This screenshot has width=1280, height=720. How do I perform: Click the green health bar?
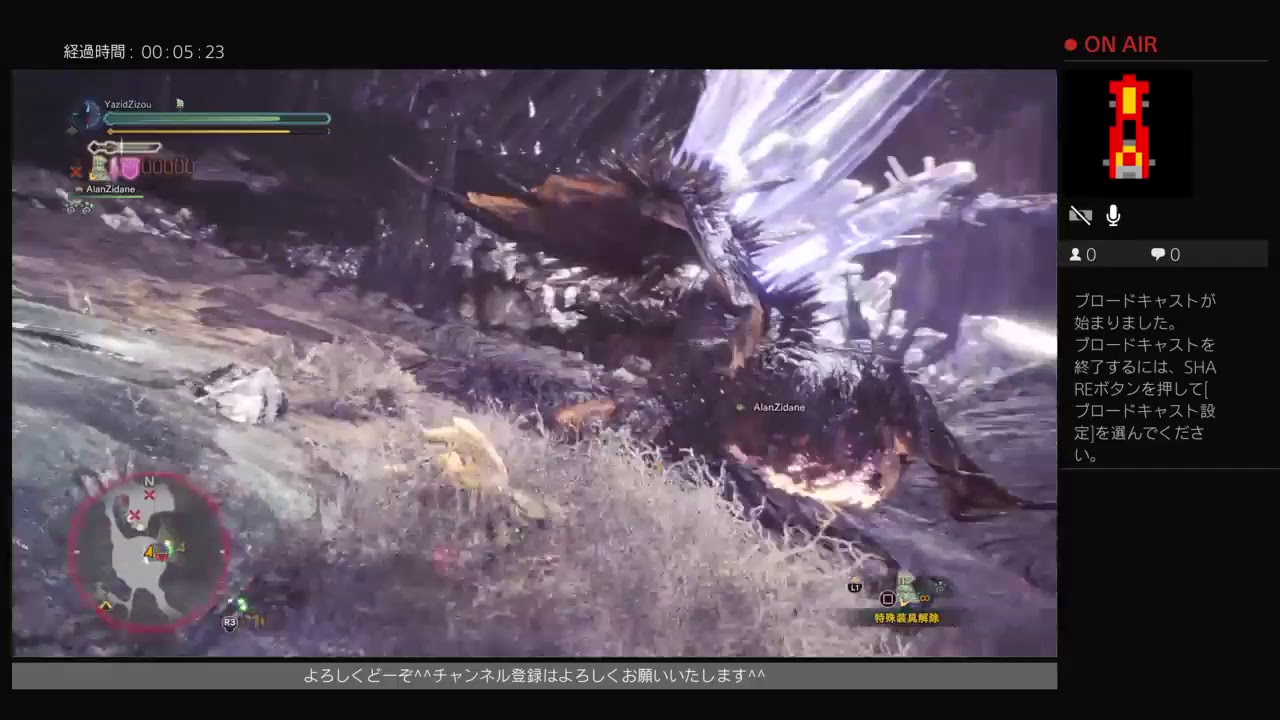tap(216, 118)
